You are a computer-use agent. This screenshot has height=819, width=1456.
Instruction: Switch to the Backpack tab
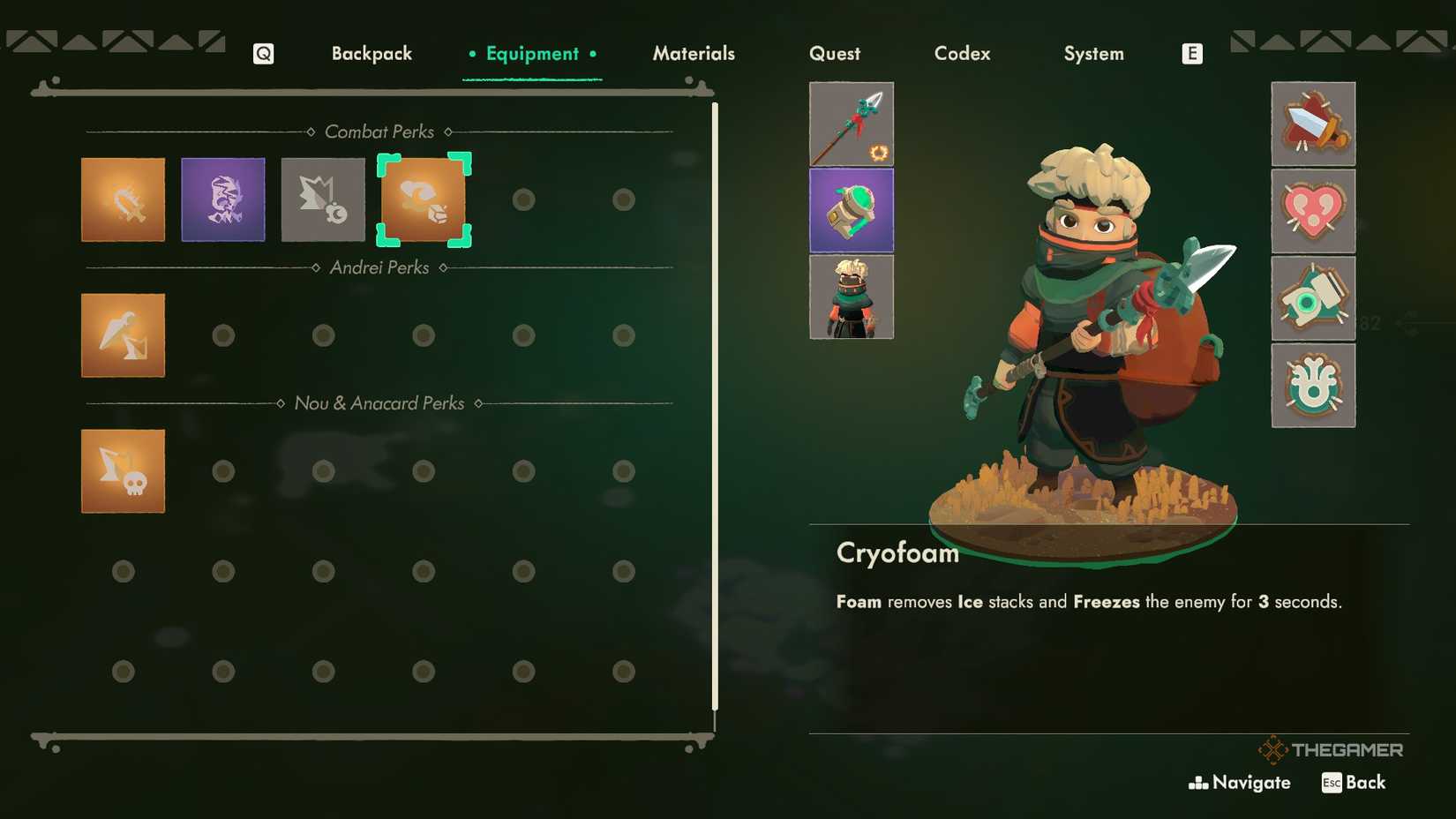pos(372,54)
